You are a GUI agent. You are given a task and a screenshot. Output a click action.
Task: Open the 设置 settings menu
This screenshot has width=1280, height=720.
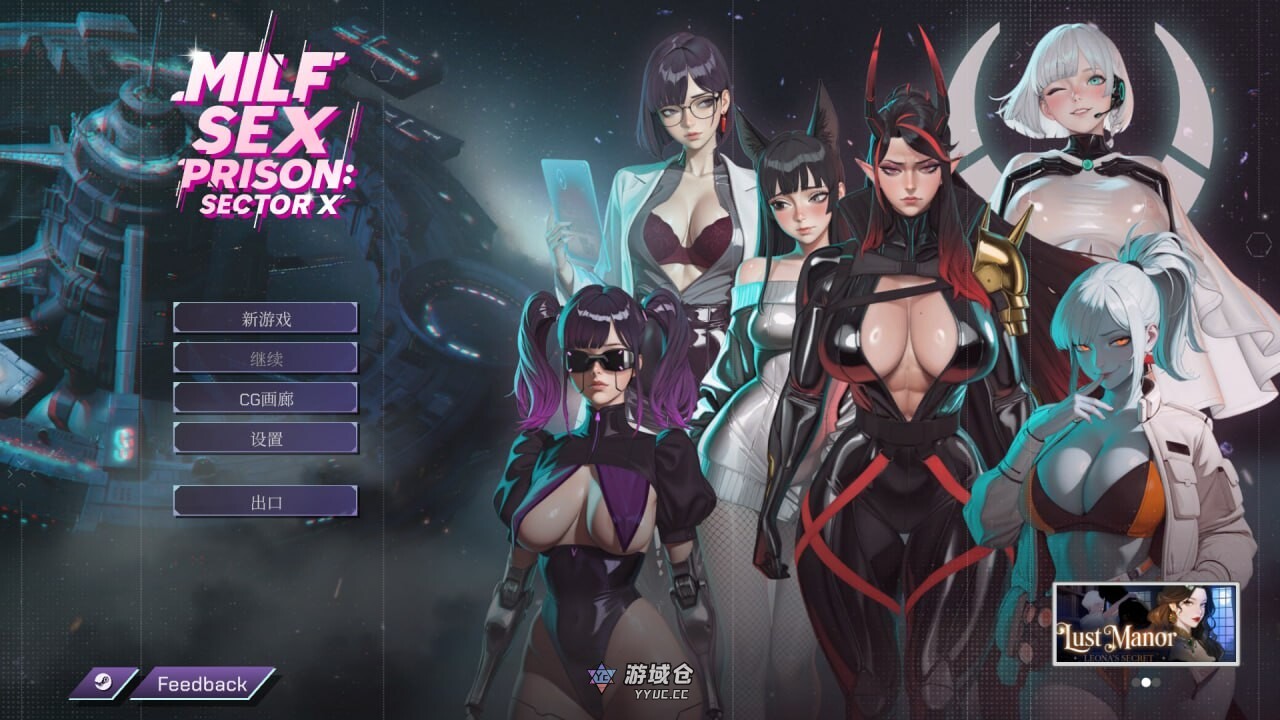tap(267, 438)
